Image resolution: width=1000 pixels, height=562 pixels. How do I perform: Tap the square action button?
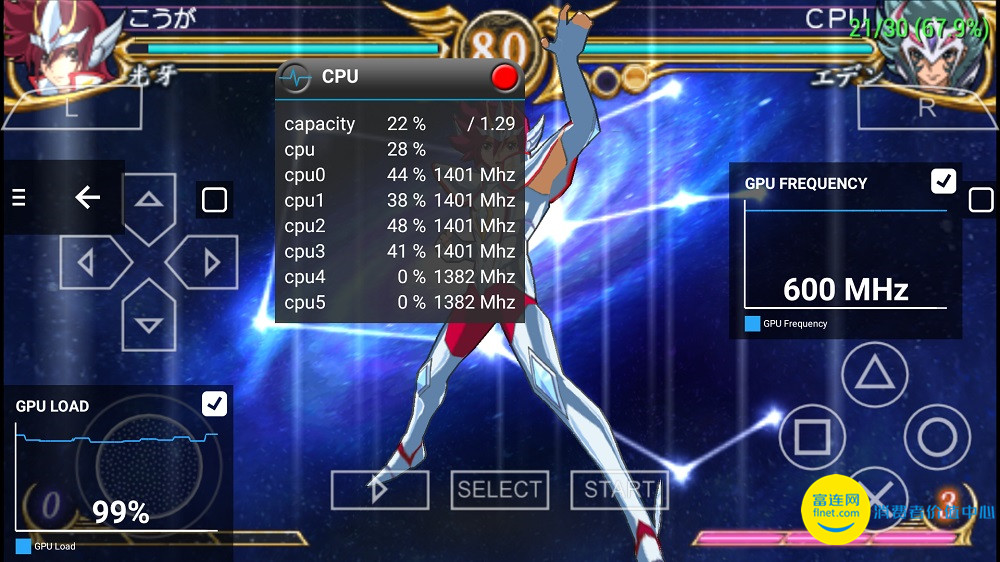pos(812,437)
